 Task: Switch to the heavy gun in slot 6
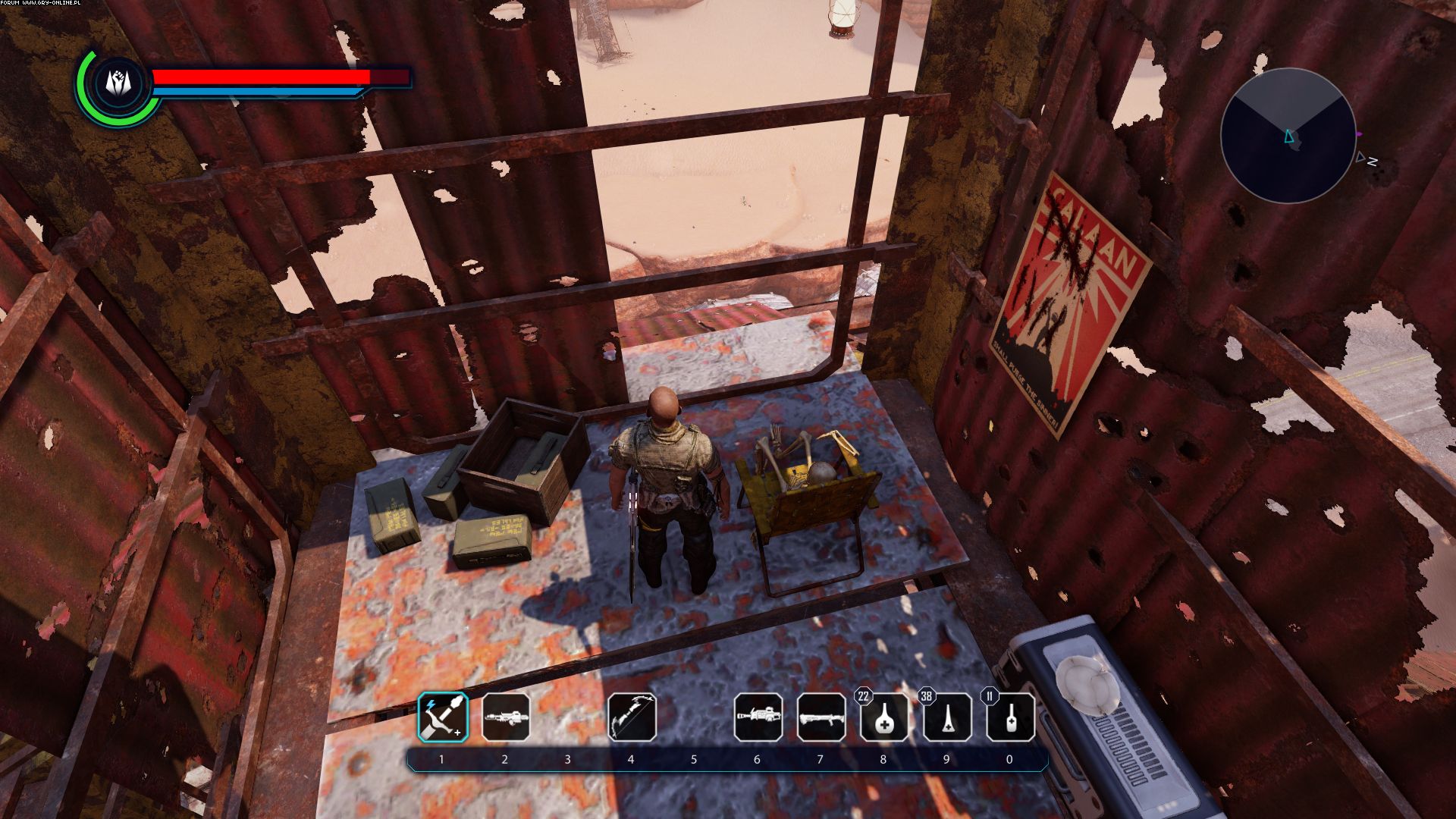(x=758, y=717)
